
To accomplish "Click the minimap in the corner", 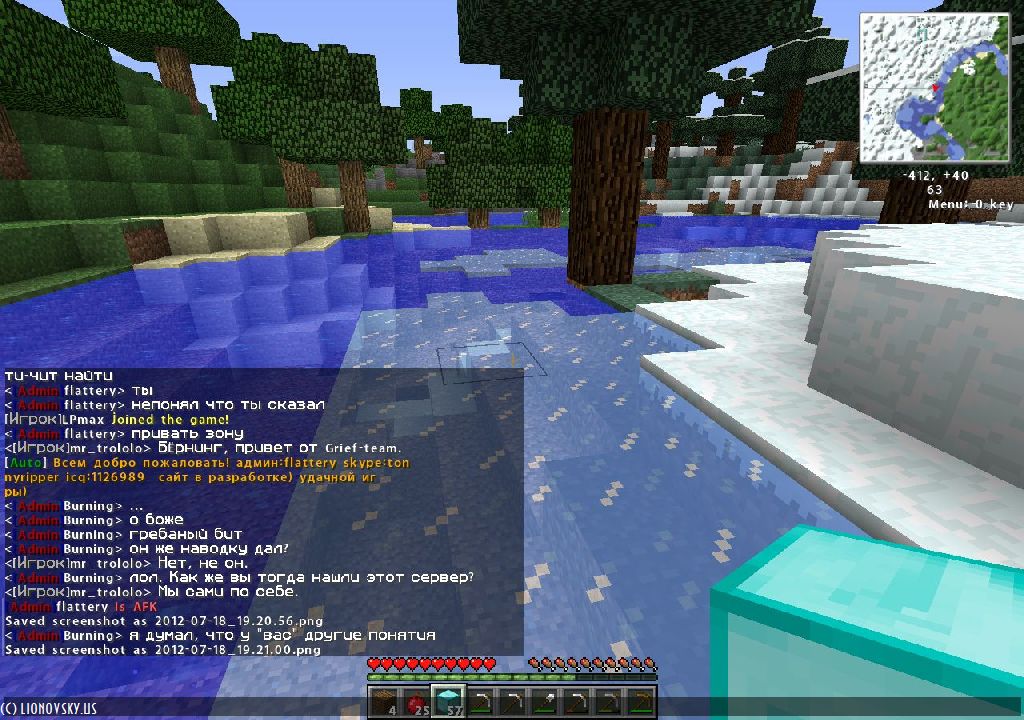I will [934, 87].
